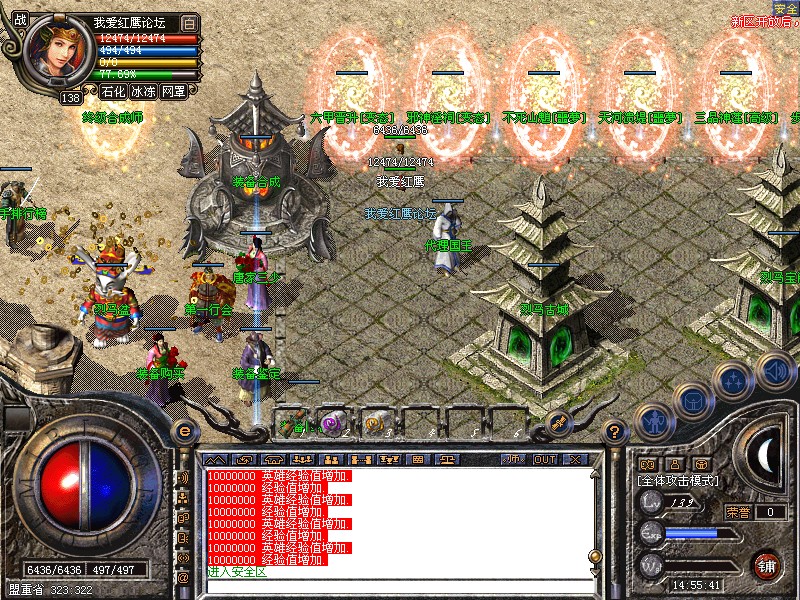Open the skills button with four stars
This screenshot has width=800, height=600.
tap(733, 380)
